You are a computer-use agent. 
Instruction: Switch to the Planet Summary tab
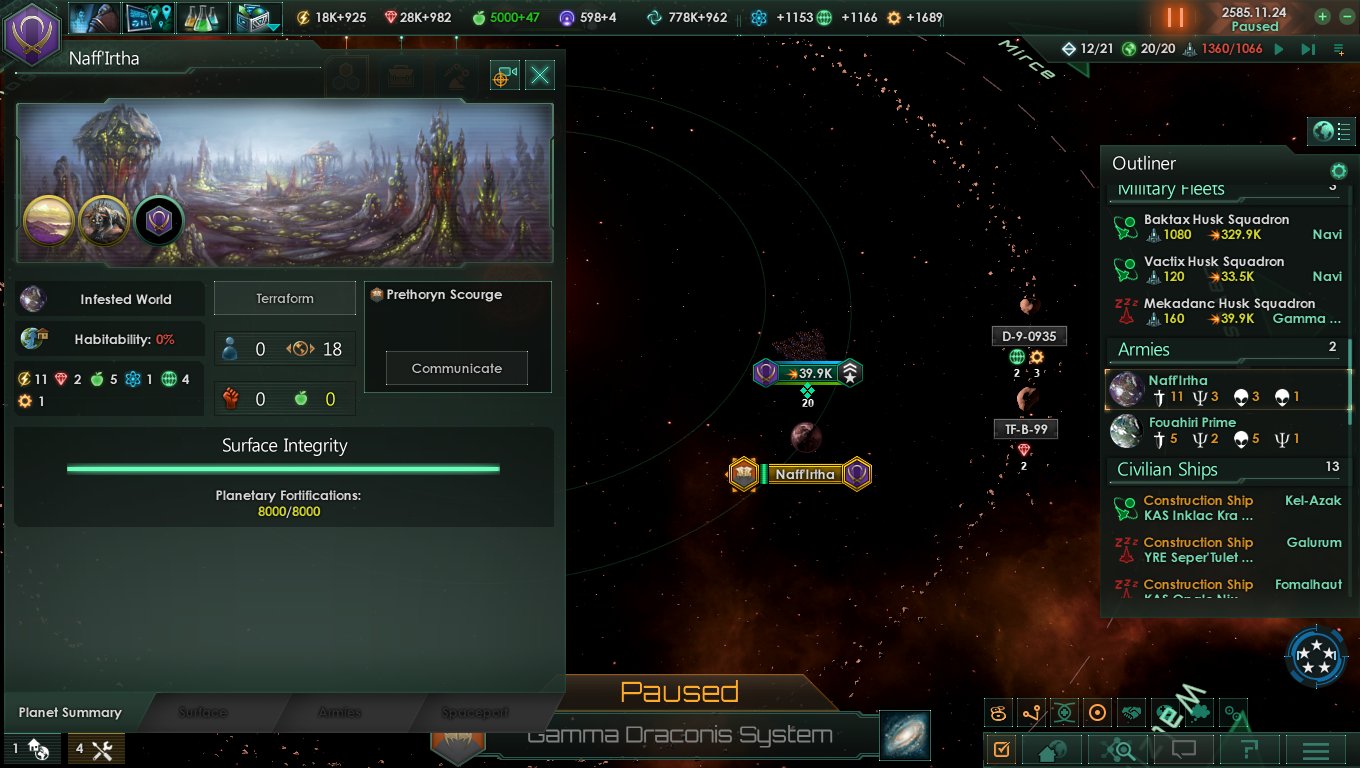click(70, 713)
